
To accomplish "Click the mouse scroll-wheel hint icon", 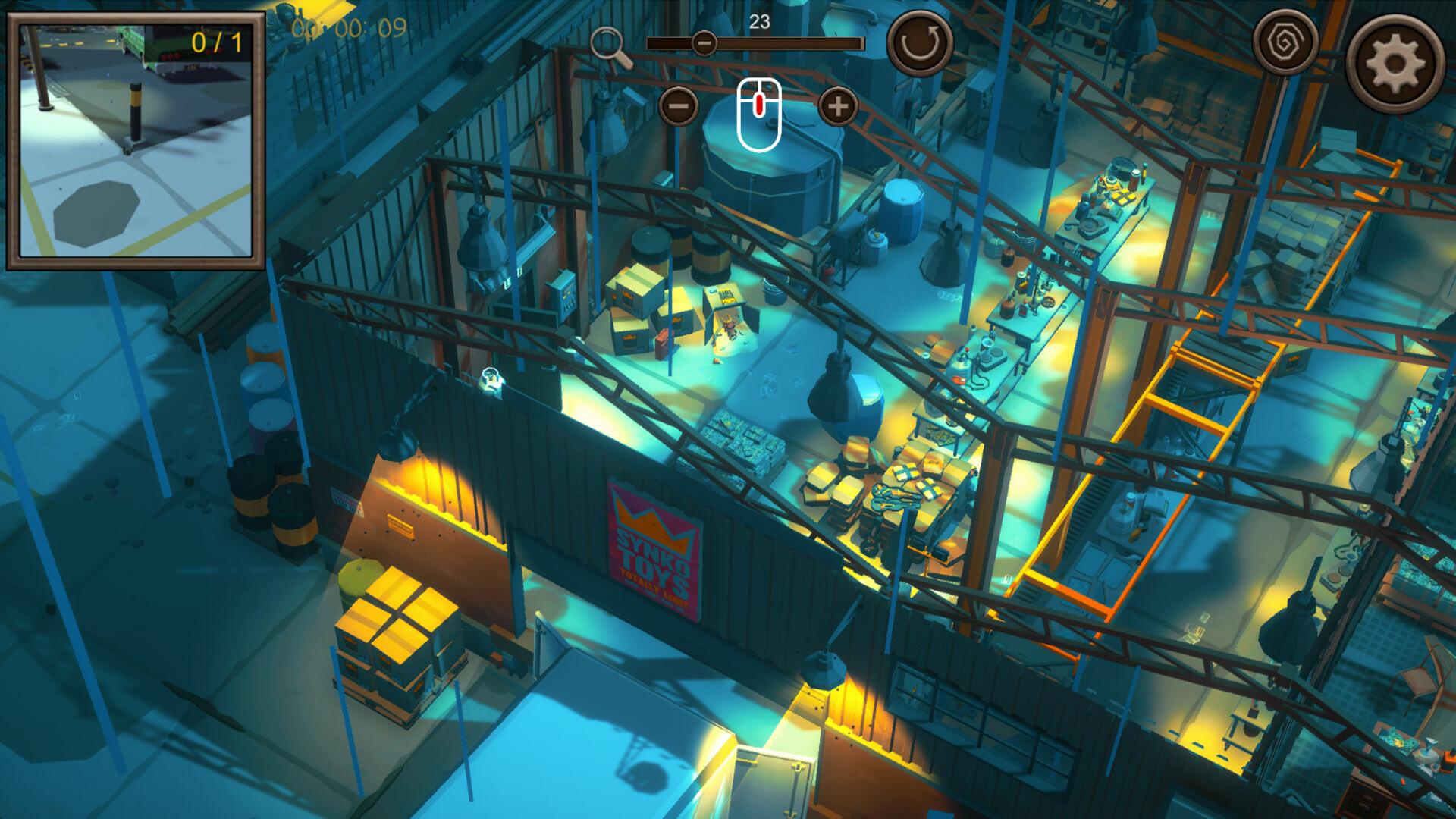I will [758, 110].
